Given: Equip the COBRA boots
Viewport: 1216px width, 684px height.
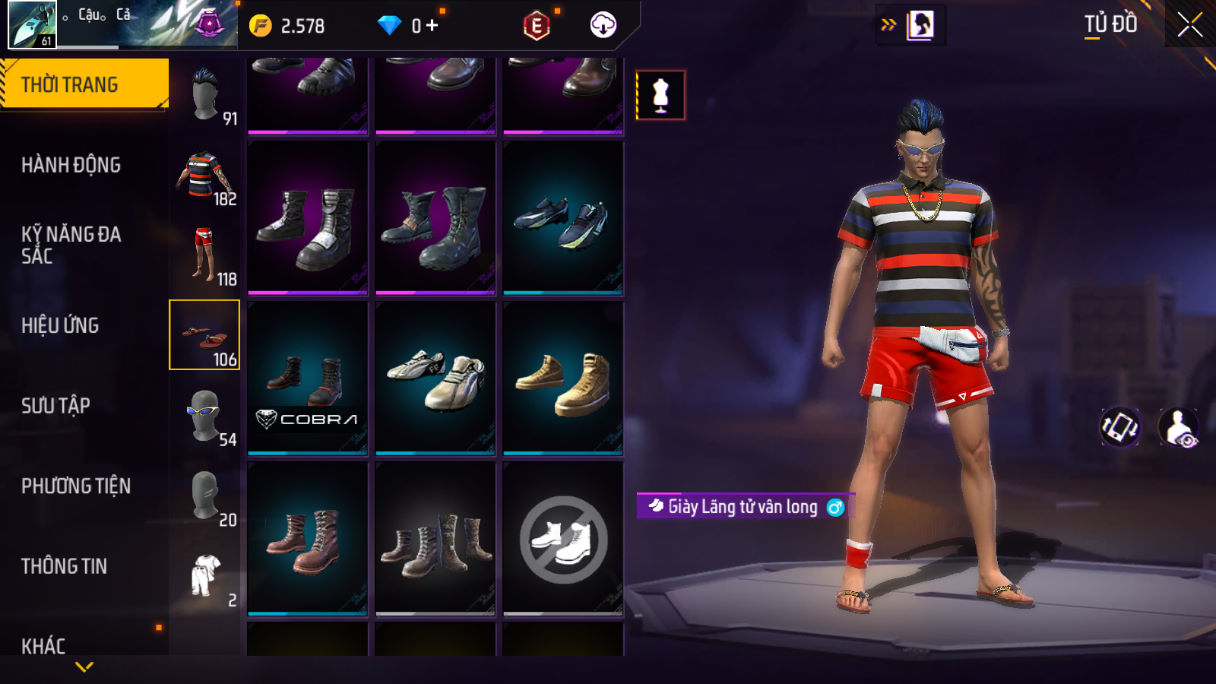Looking at the screenshot, I should pos(308,378).
